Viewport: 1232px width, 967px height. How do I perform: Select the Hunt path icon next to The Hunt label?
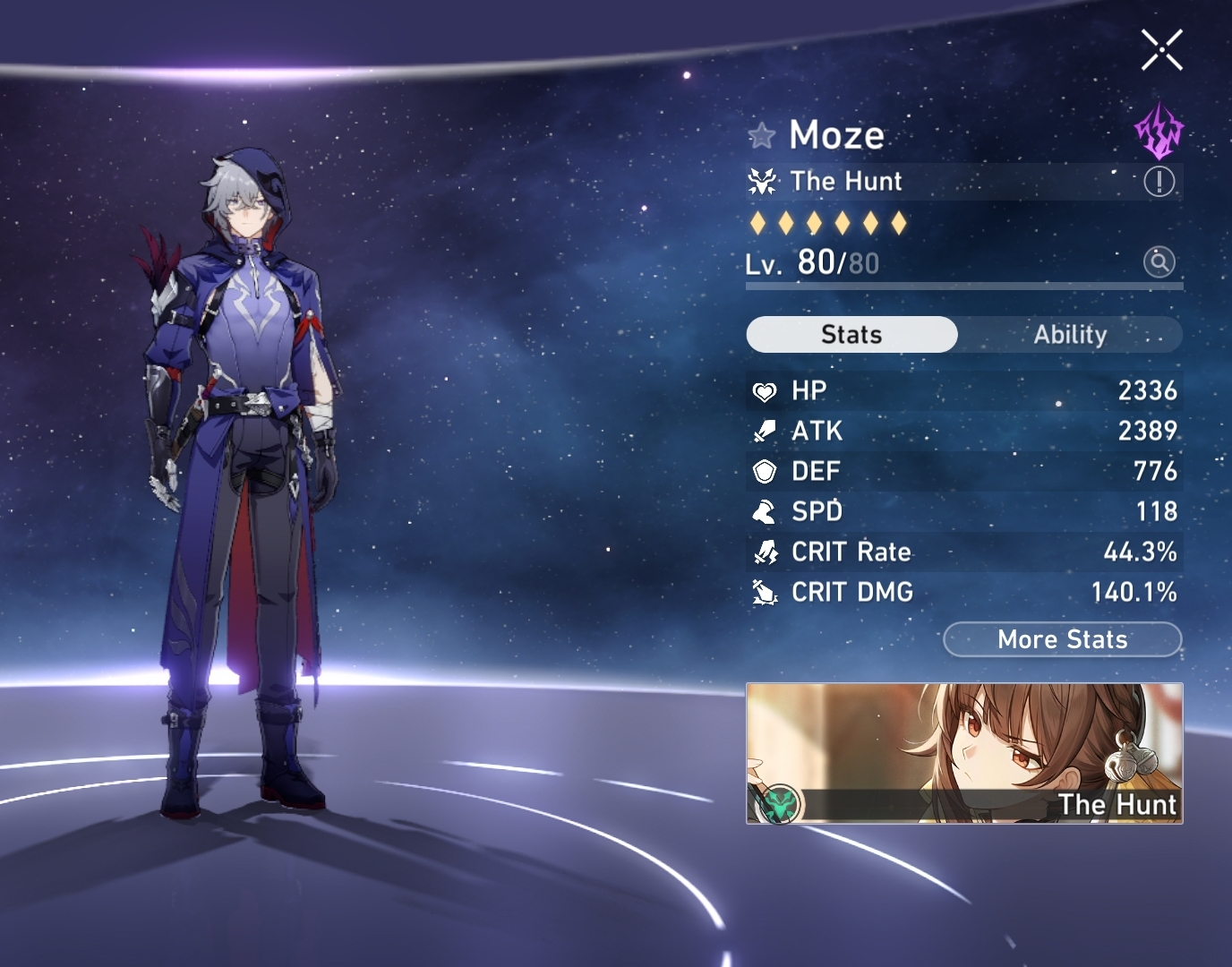[x=760, y=181]
